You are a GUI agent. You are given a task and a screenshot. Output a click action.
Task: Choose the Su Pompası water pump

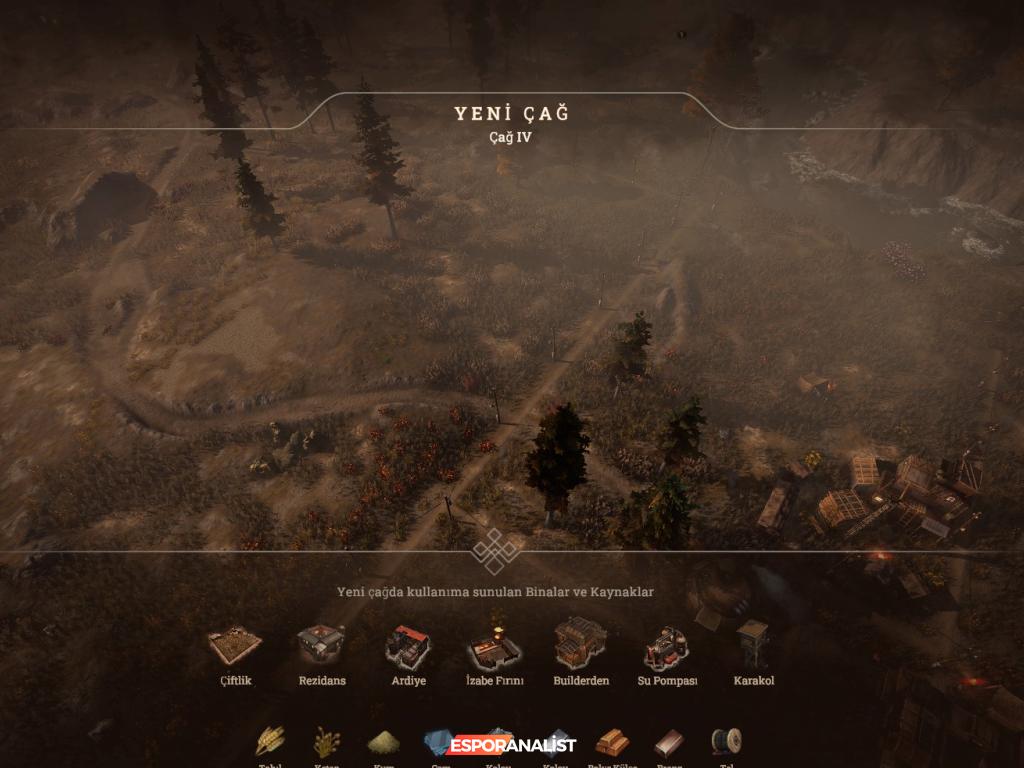click(x=667, y=646)
